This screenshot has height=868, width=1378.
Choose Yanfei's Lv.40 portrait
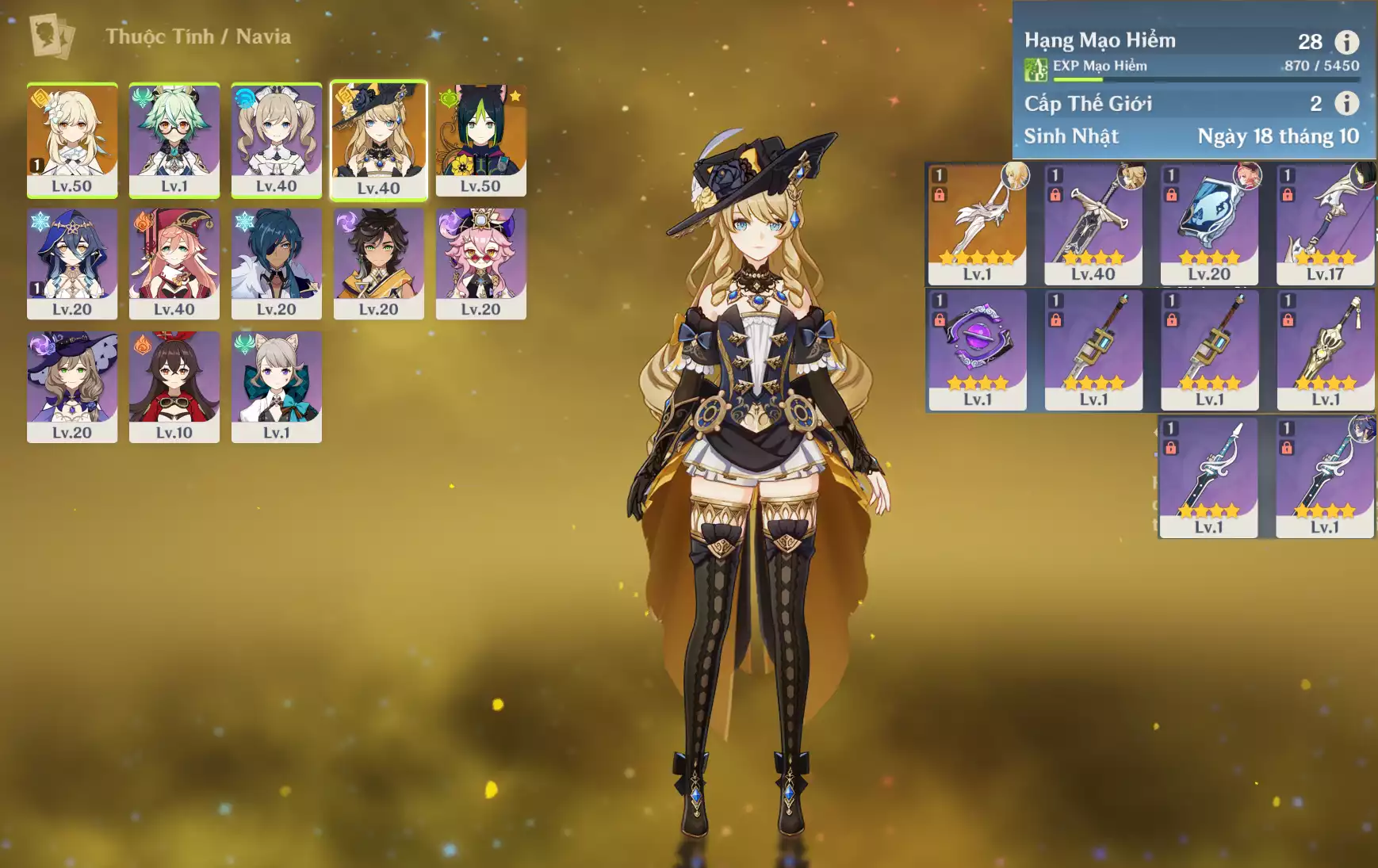tap(174, 263)
